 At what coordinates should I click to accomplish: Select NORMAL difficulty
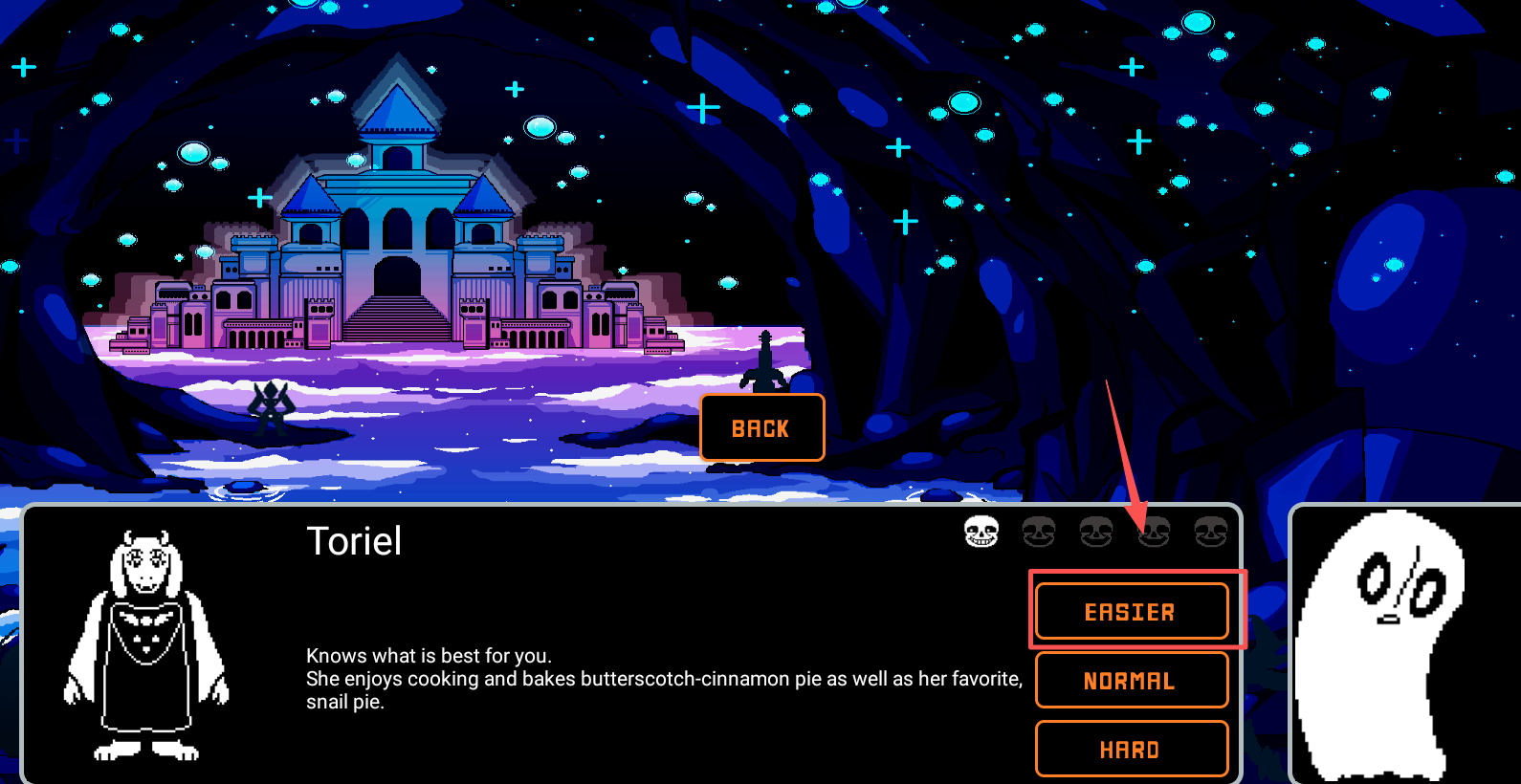[1131, 680]
